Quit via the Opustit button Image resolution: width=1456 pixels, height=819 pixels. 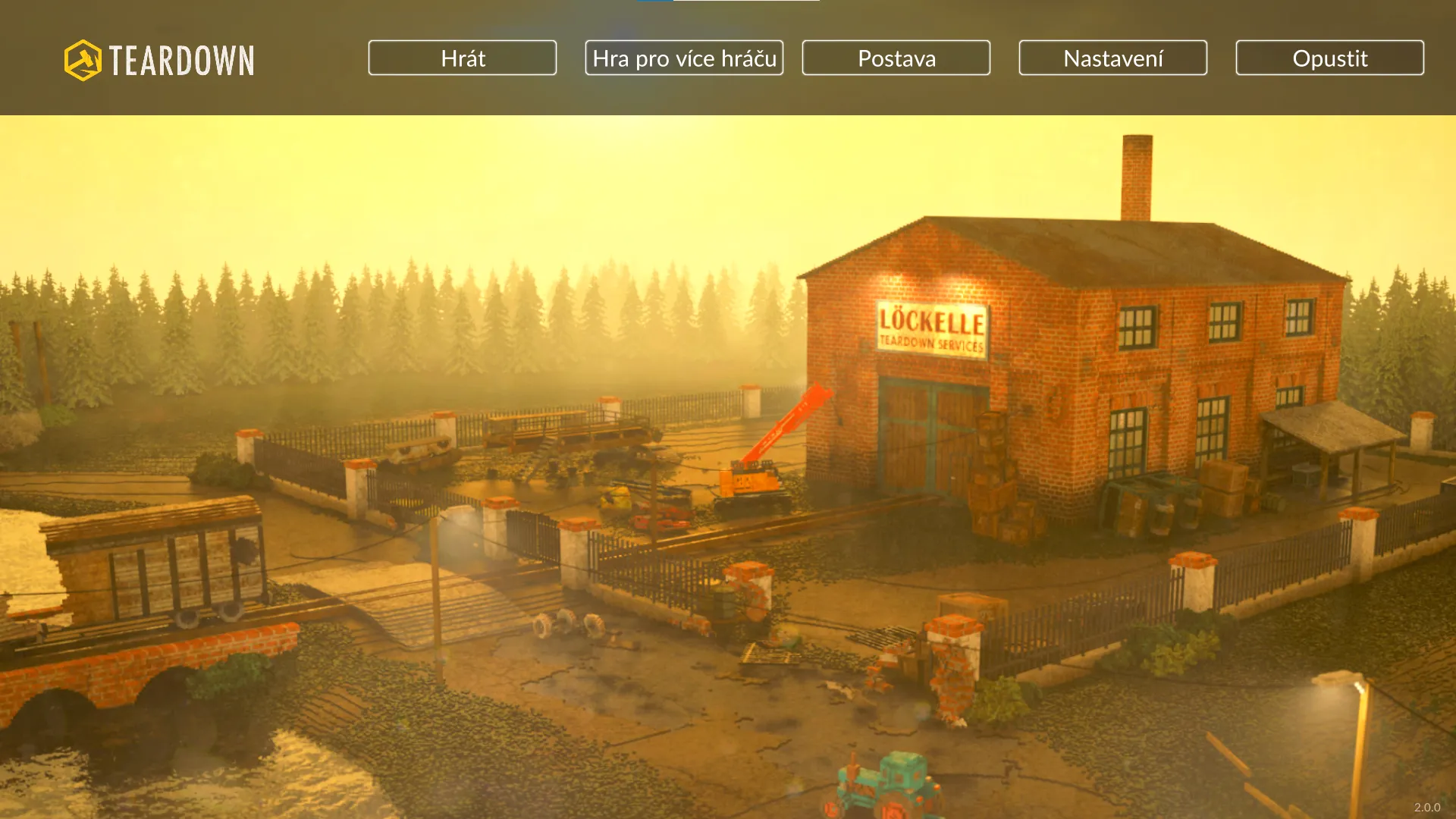(x=1330, y=58)
